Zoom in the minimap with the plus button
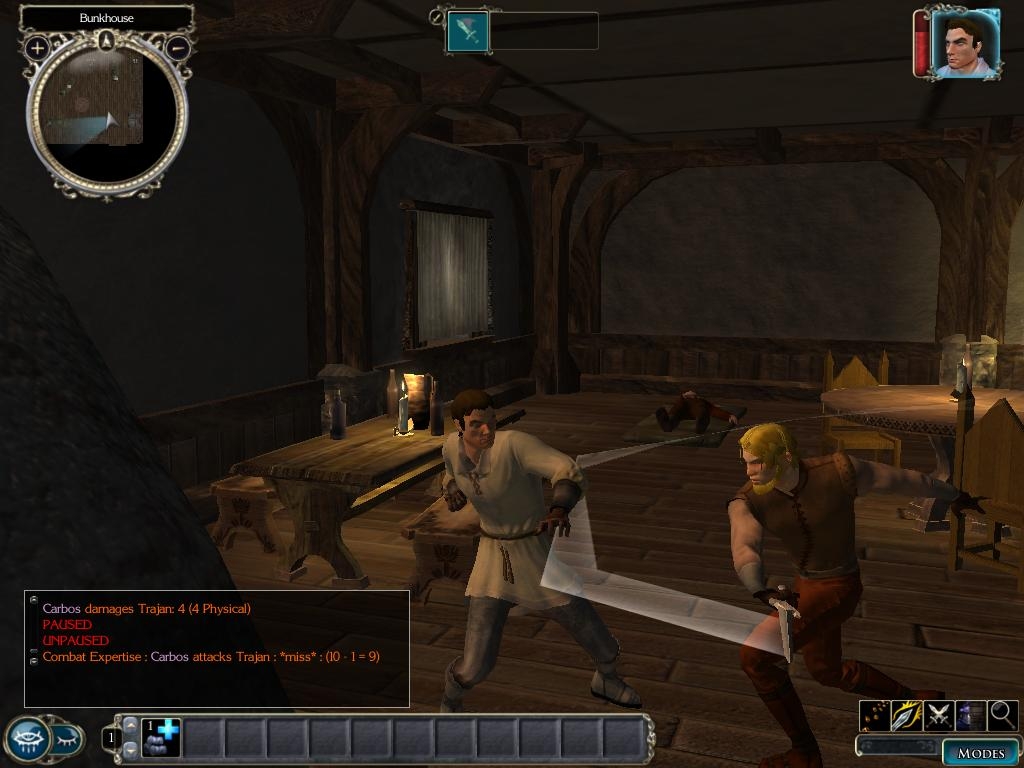1024x768 pixels. tap(38, 47)
